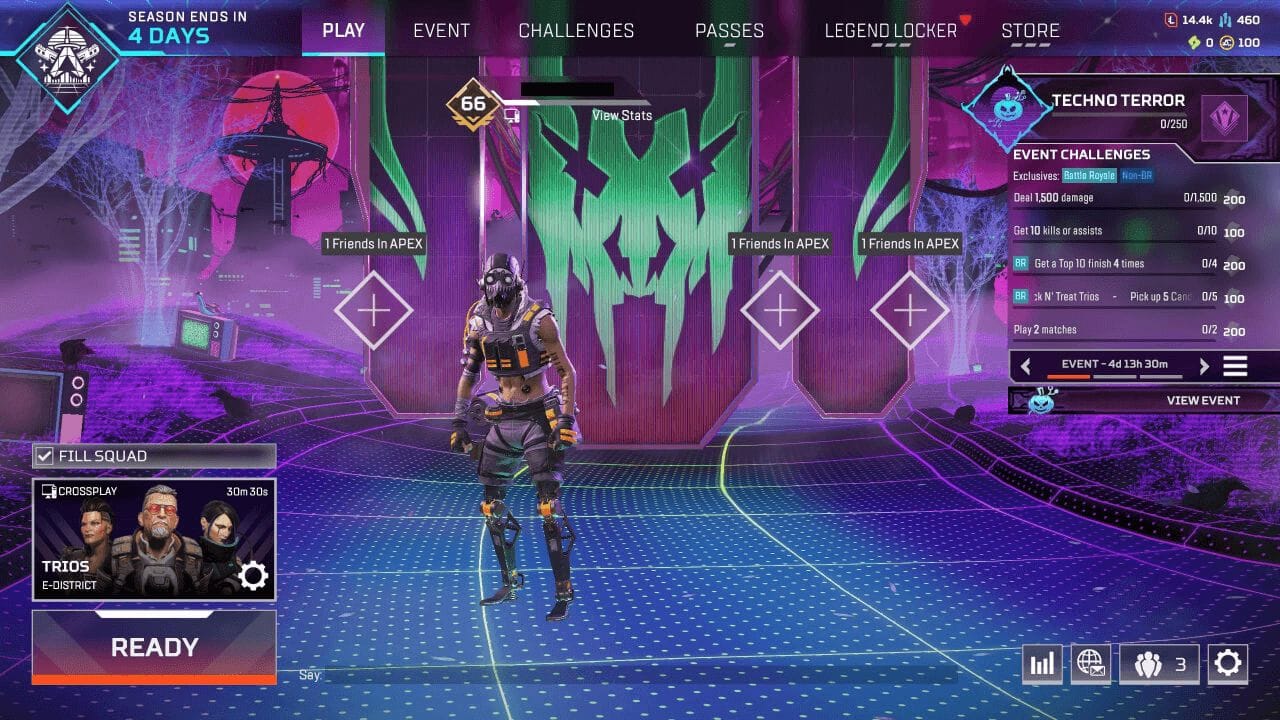The height and width of the screenshot is (720, 1280).
Task: Open game mode settings gear on Trios card
Action: coord(254,574)
